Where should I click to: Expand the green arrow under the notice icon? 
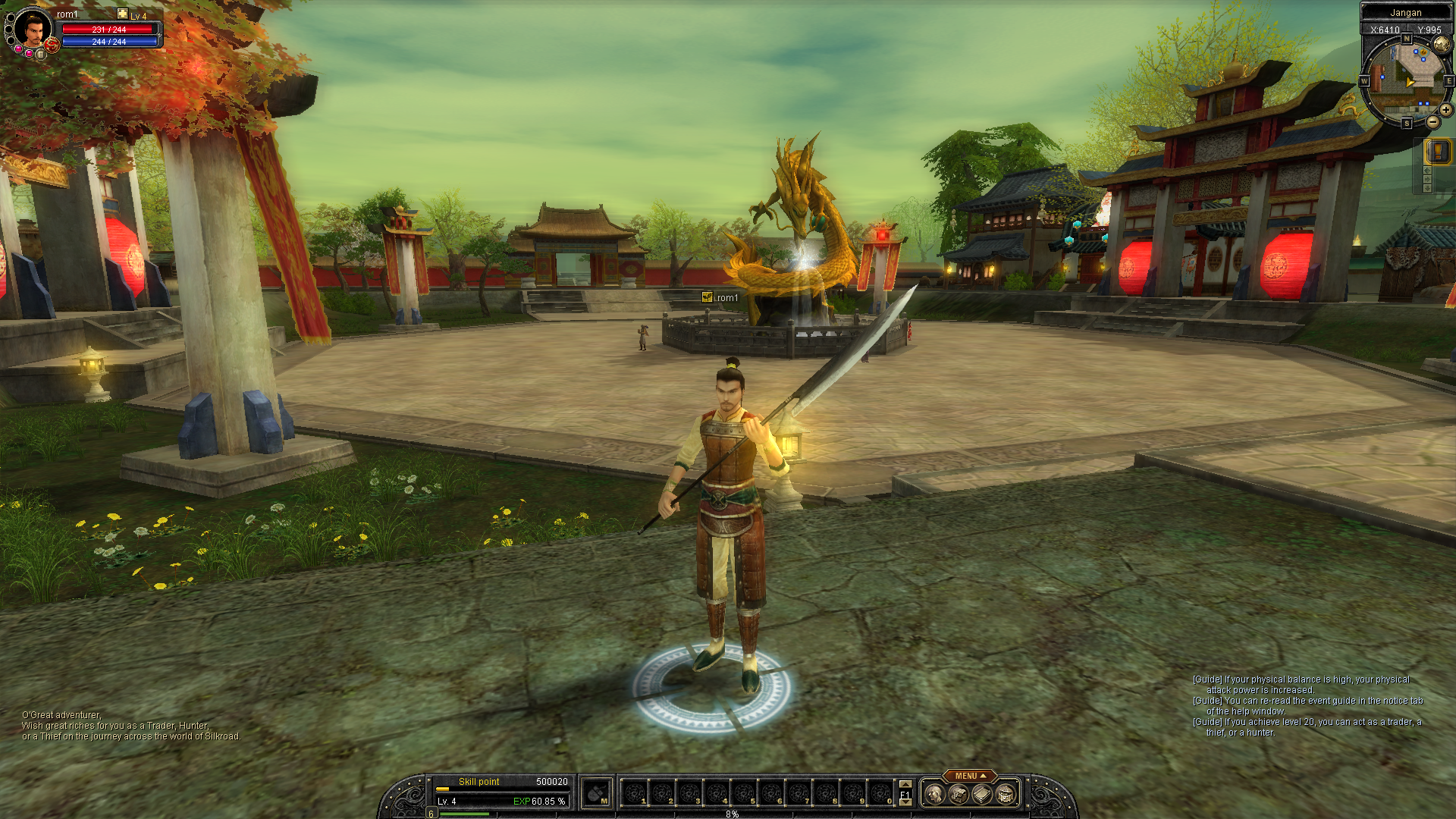tap(1426, 179)
